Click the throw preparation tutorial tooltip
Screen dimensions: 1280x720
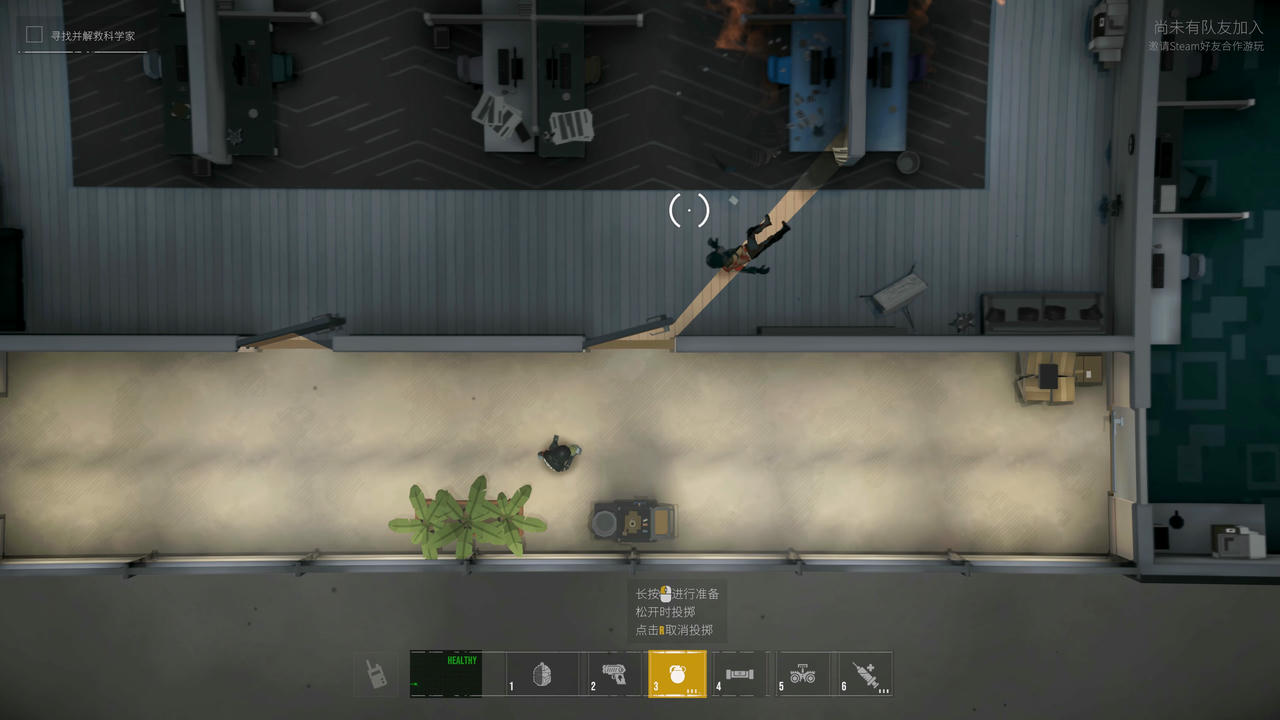point(680,610)
